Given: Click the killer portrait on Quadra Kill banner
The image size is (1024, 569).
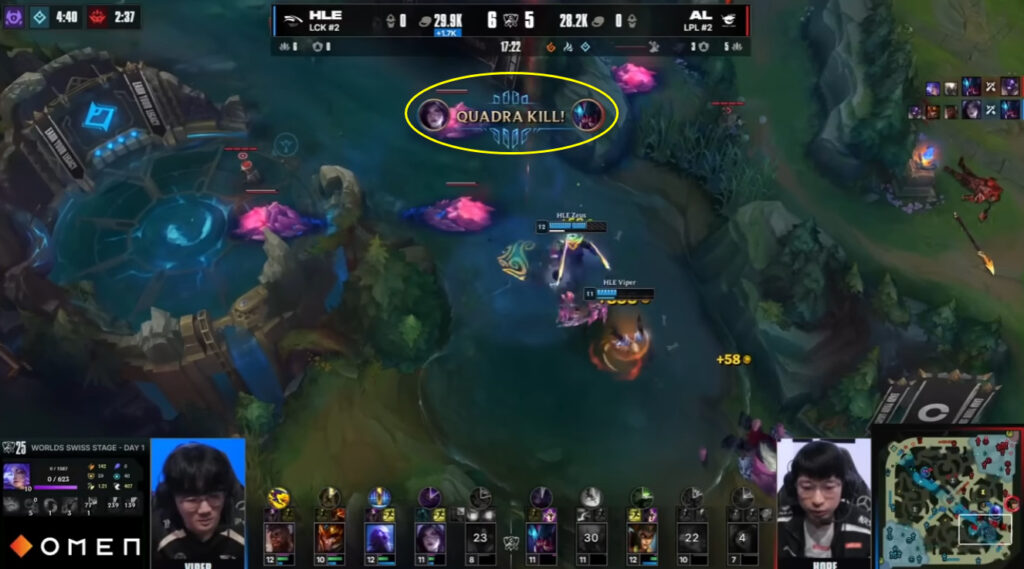Looking at the screenshot, I should pos(435,115).
